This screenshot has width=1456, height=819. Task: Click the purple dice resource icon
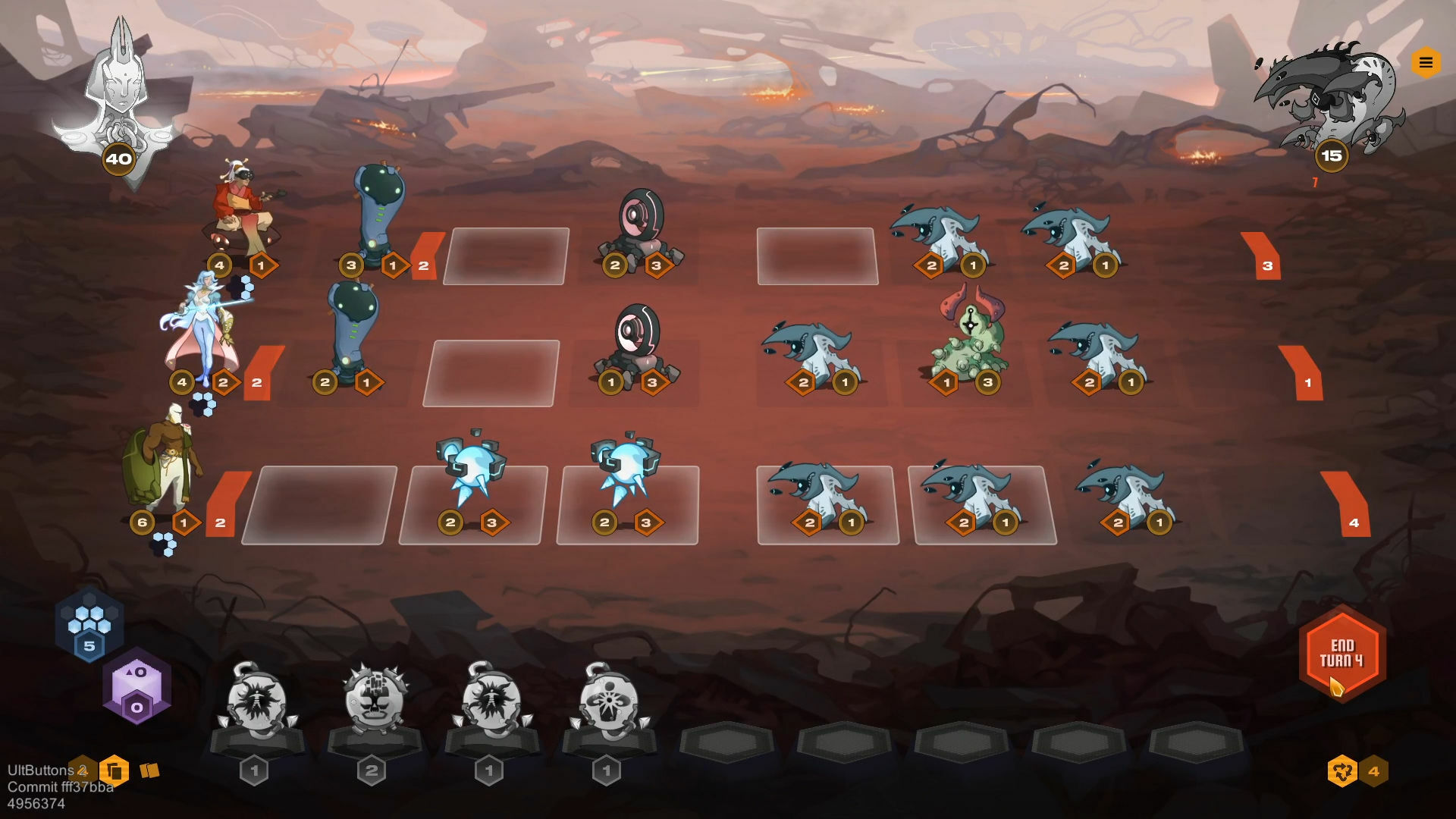coord(136,685)
